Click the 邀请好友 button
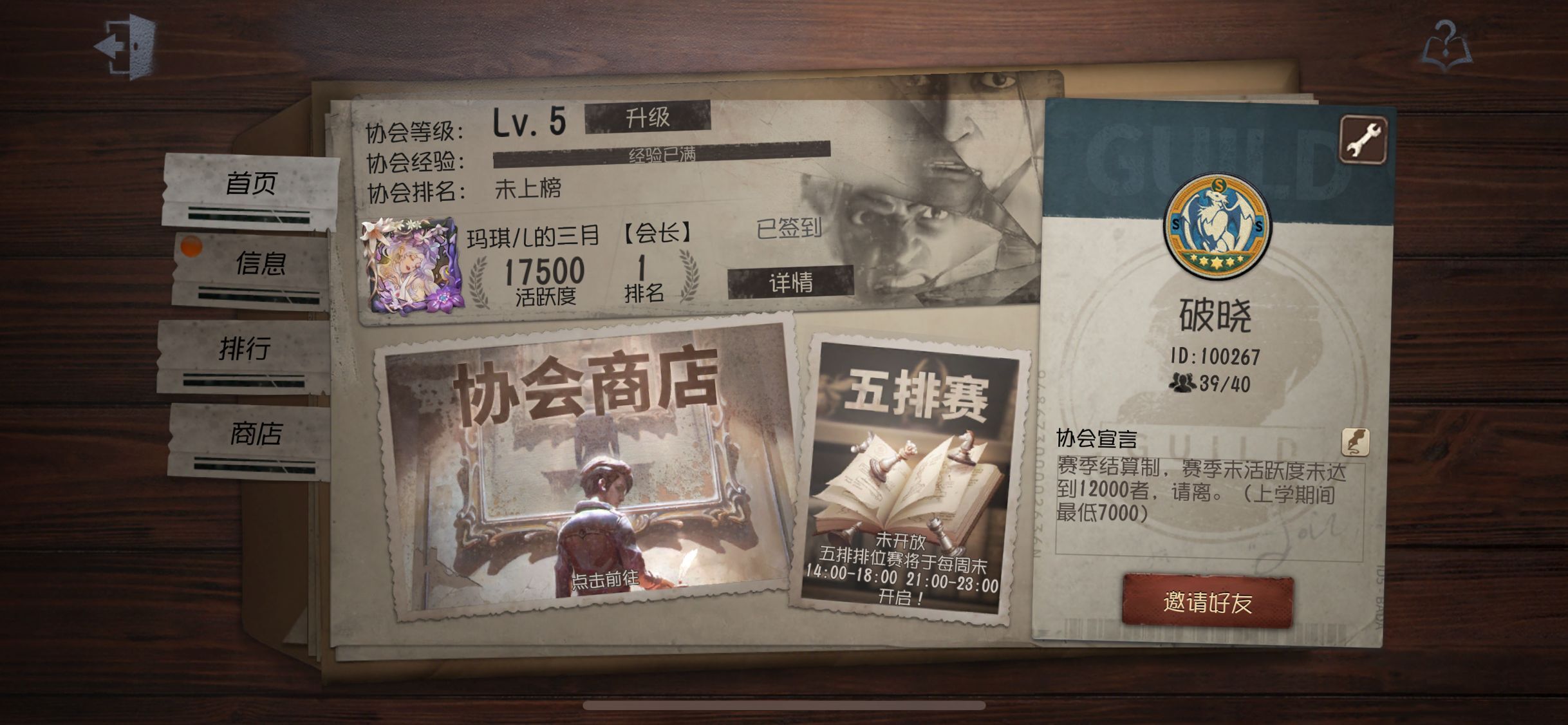This screenshot has width=1568, height=725. pyautogui.click(x=1208, y=602)
